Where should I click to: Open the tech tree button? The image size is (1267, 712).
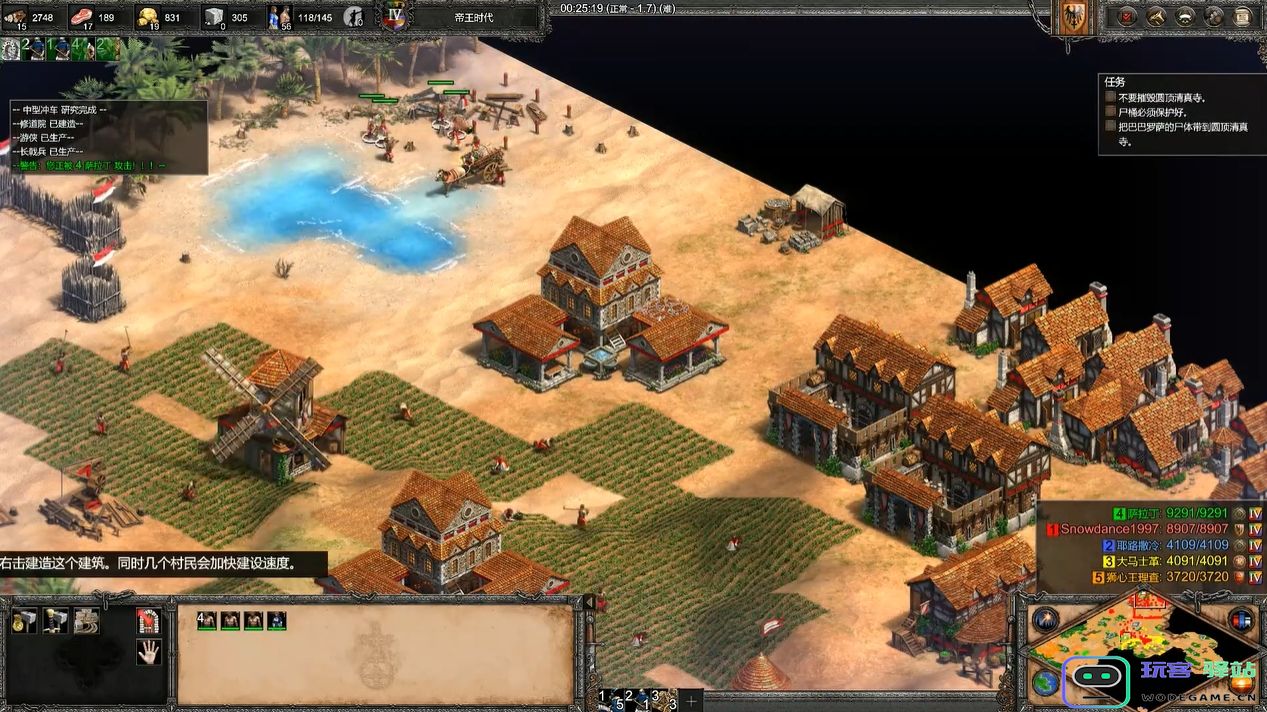pos(1157,17)
